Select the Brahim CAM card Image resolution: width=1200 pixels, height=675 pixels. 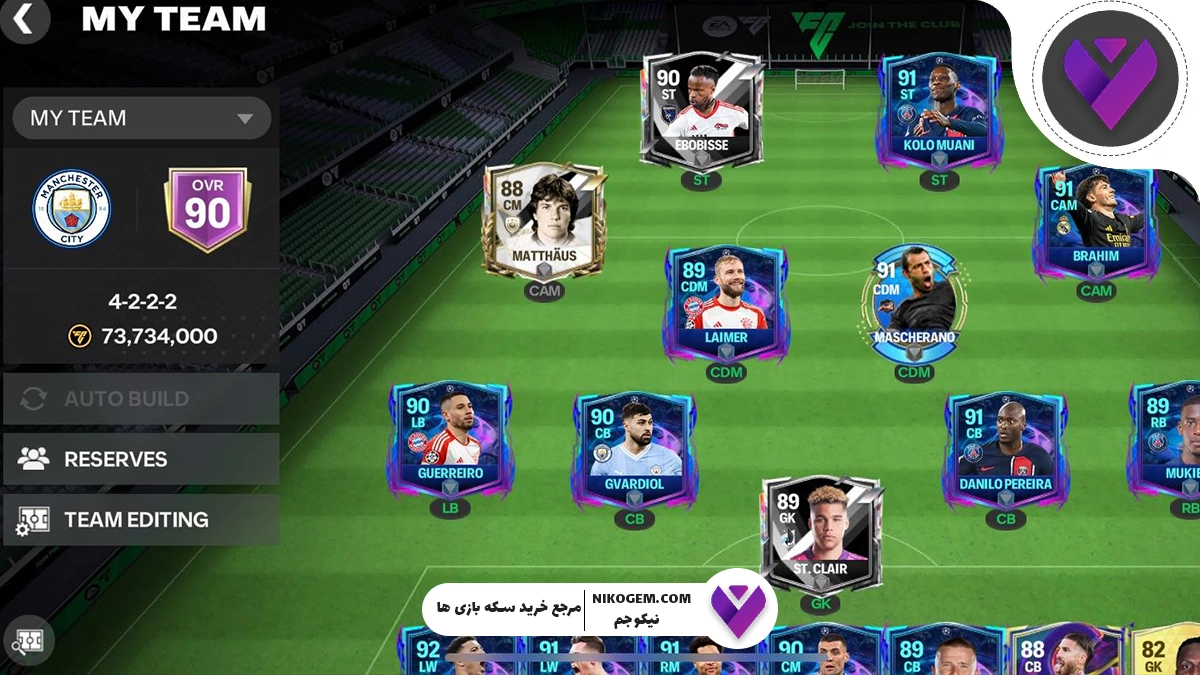[x=1095, y=220]
